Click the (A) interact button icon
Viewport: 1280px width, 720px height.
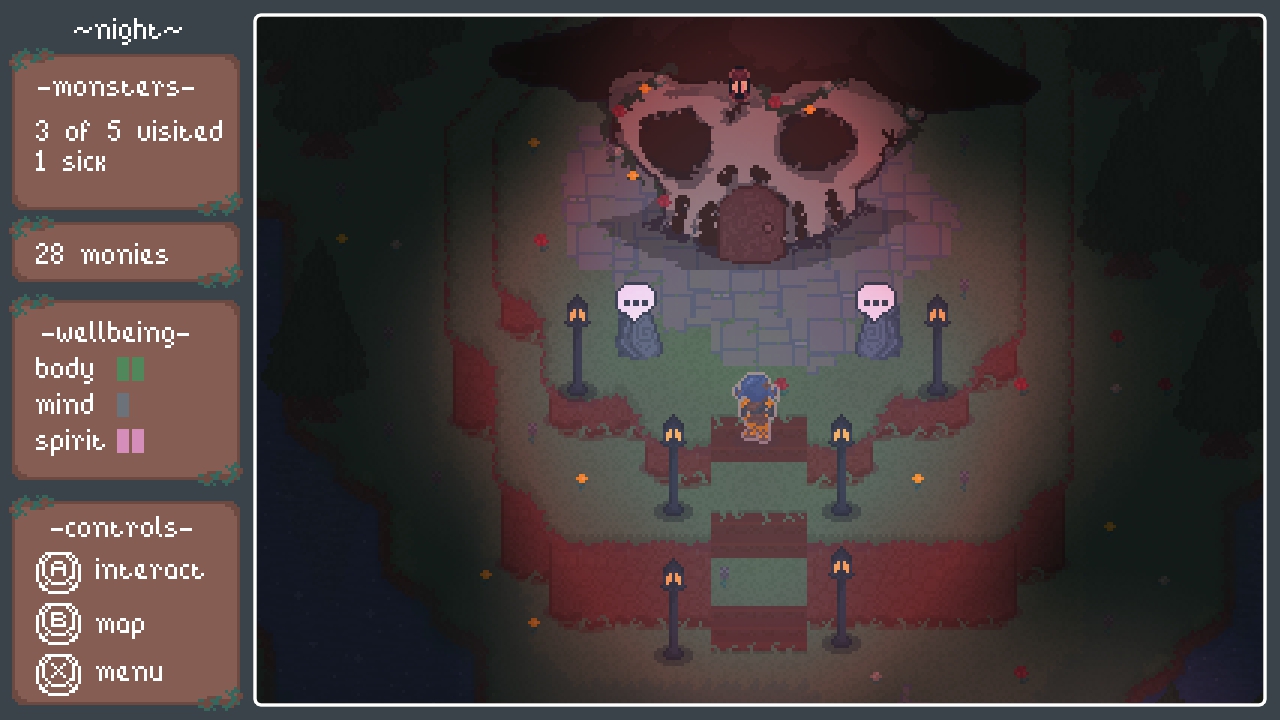[x=60, y=572]
